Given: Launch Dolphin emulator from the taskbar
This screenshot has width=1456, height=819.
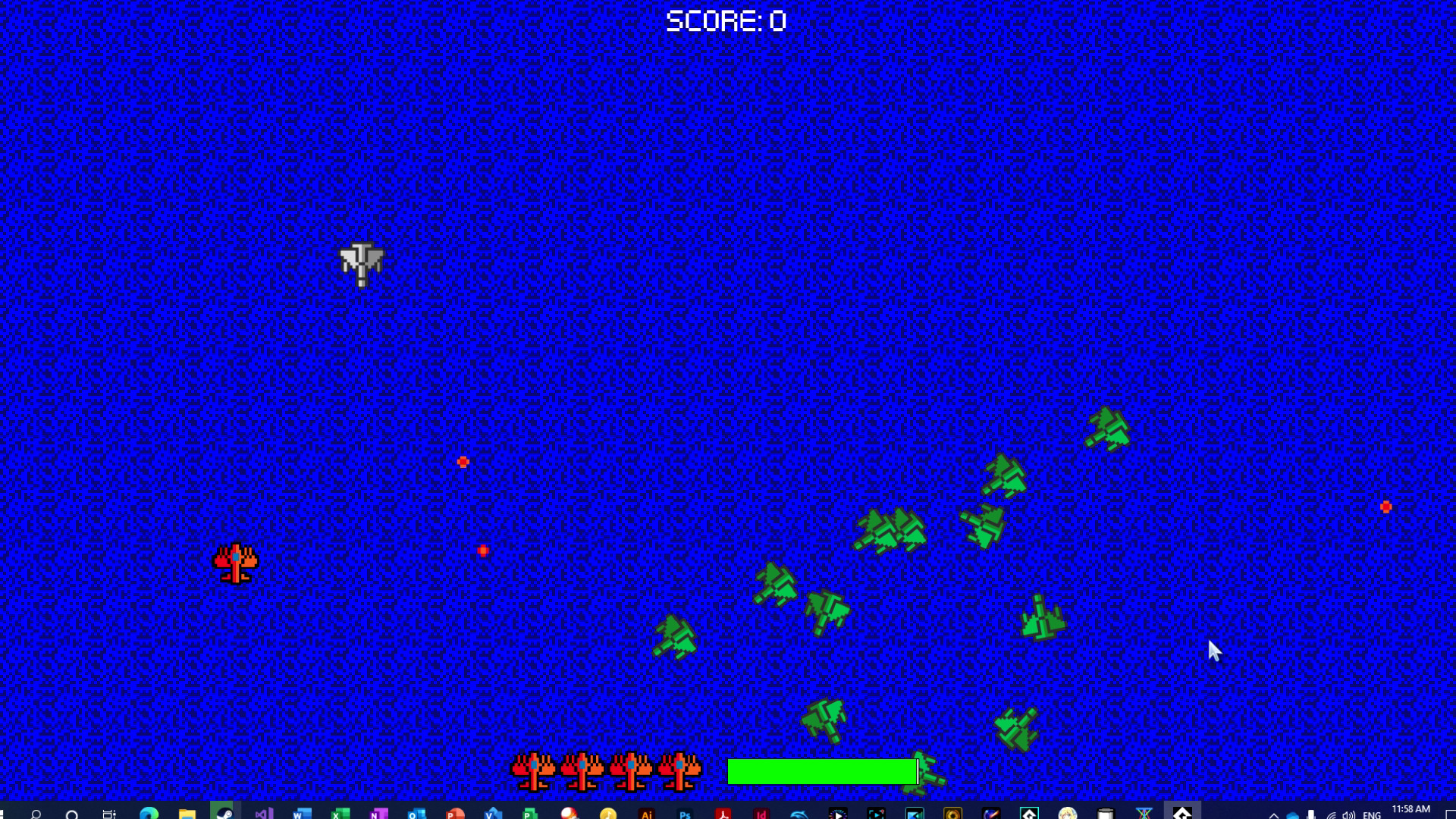Looking at the screenshot, I should (799, 813).
